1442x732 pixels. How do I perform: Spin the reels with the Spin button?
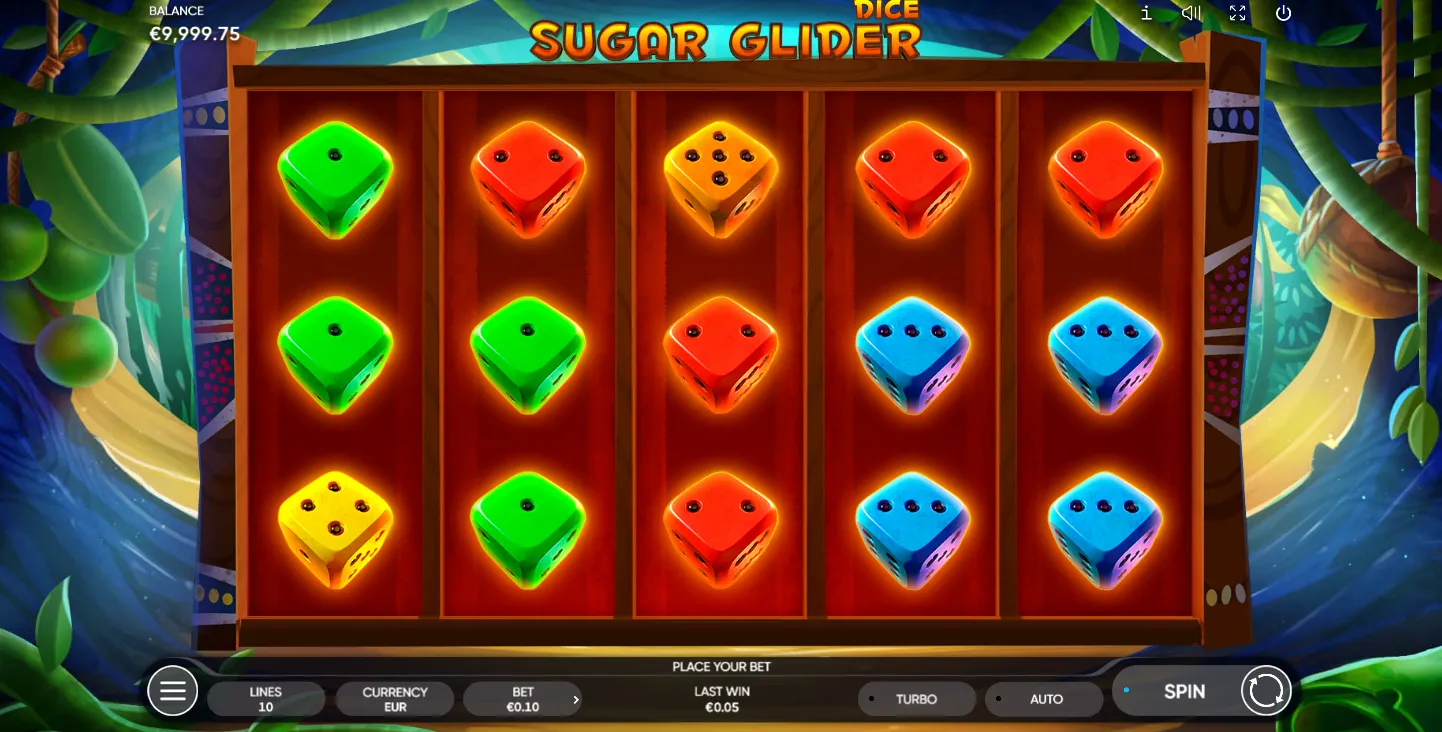(x=1184, y=691)
